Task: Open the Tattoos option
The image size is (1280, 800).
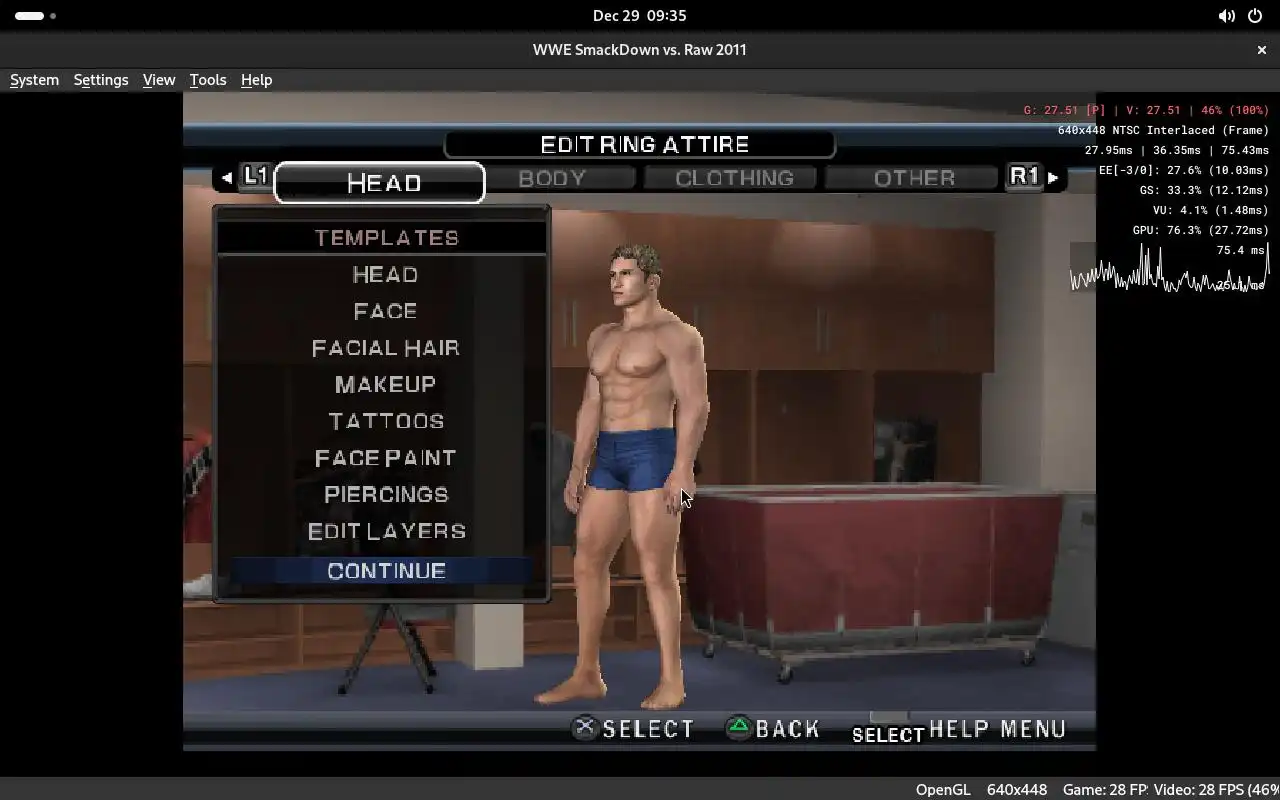Action: [x=385, y=421]
